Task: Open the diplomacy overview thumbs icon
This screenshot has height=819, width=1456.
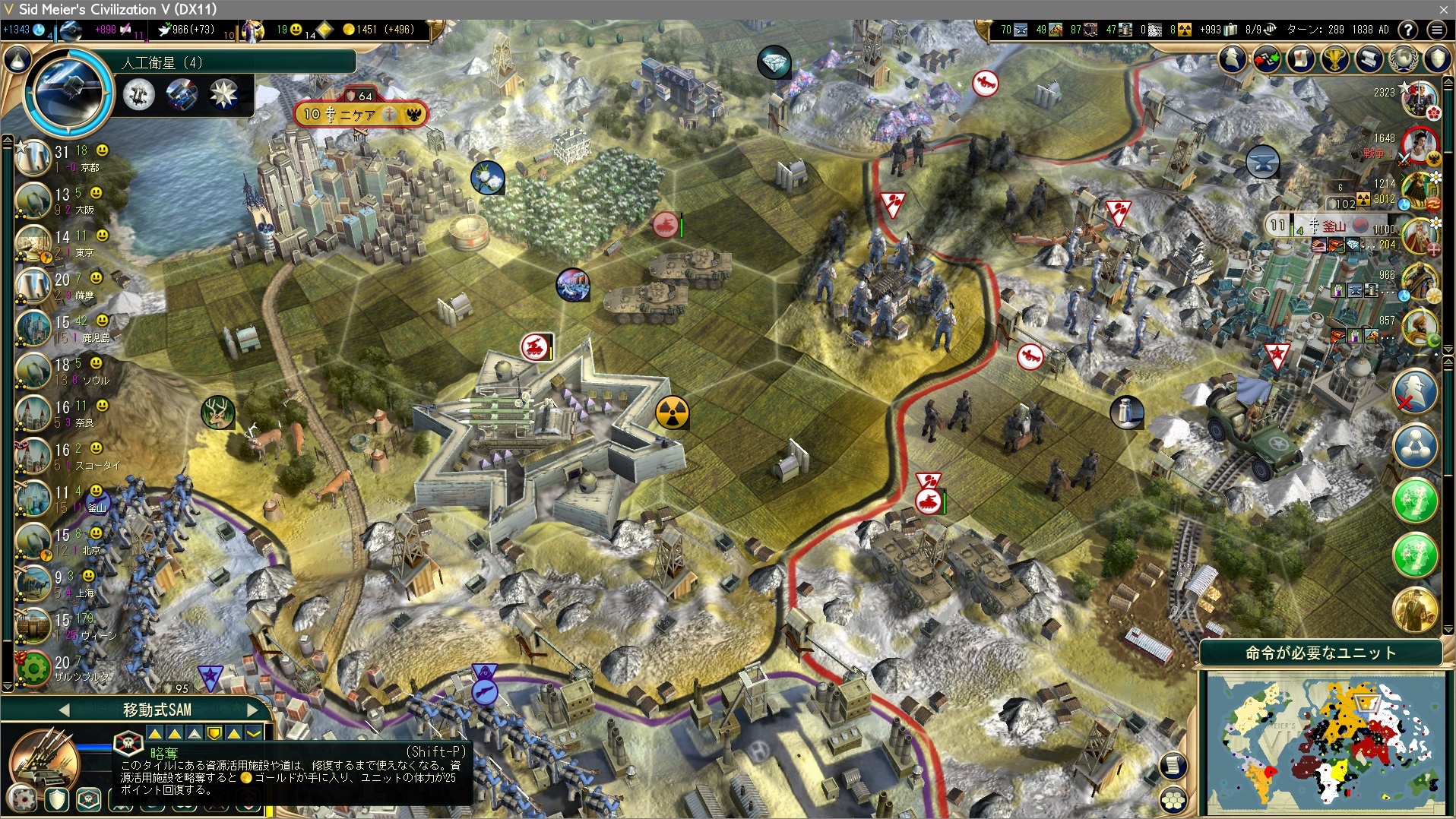Action: click(x=1267, y=59)
